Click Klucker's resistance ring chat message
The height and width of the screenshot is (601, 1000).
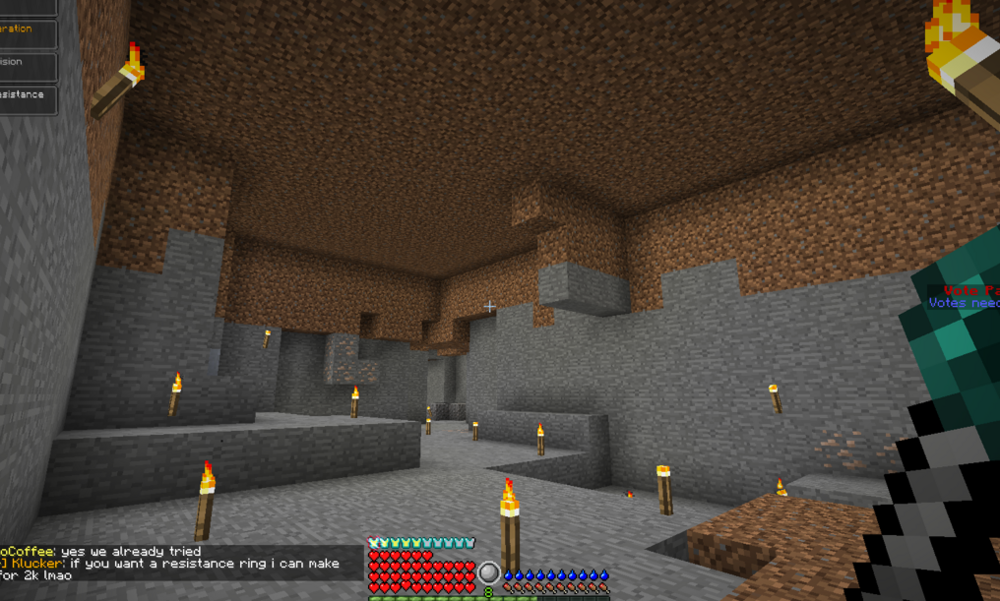[x=180, y=564]
